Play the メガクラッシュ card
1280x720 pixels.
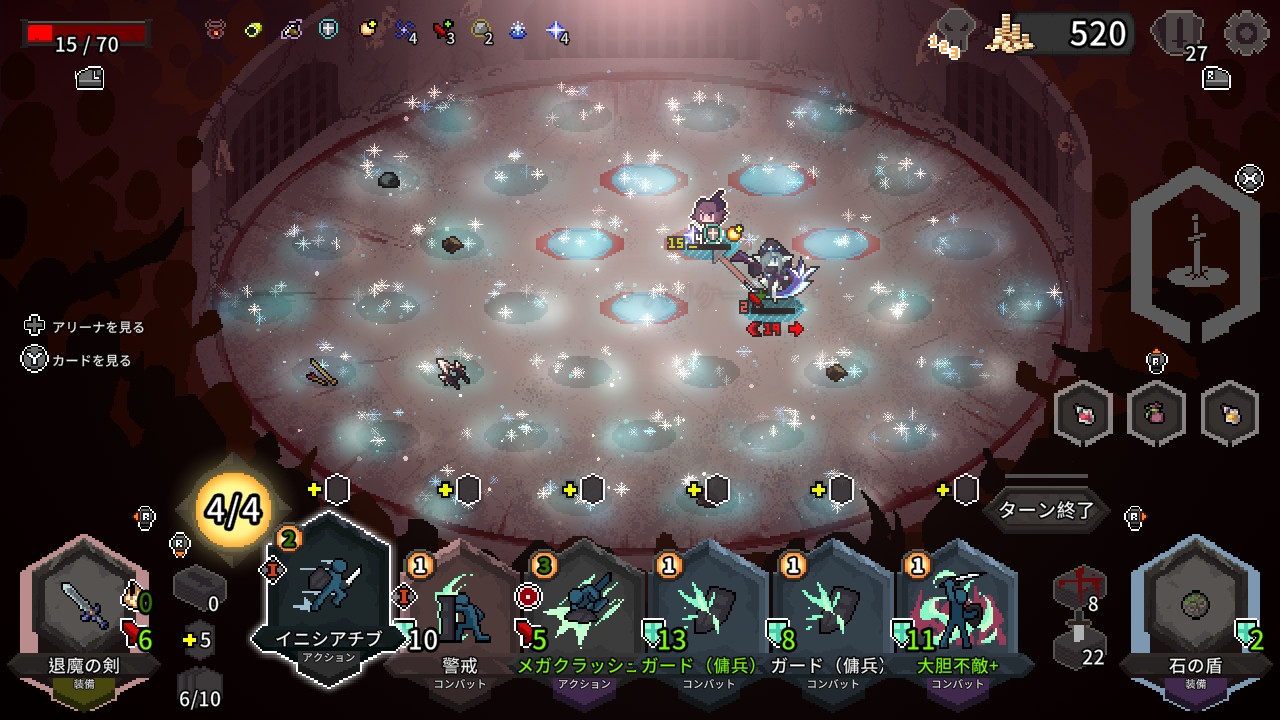584,610
